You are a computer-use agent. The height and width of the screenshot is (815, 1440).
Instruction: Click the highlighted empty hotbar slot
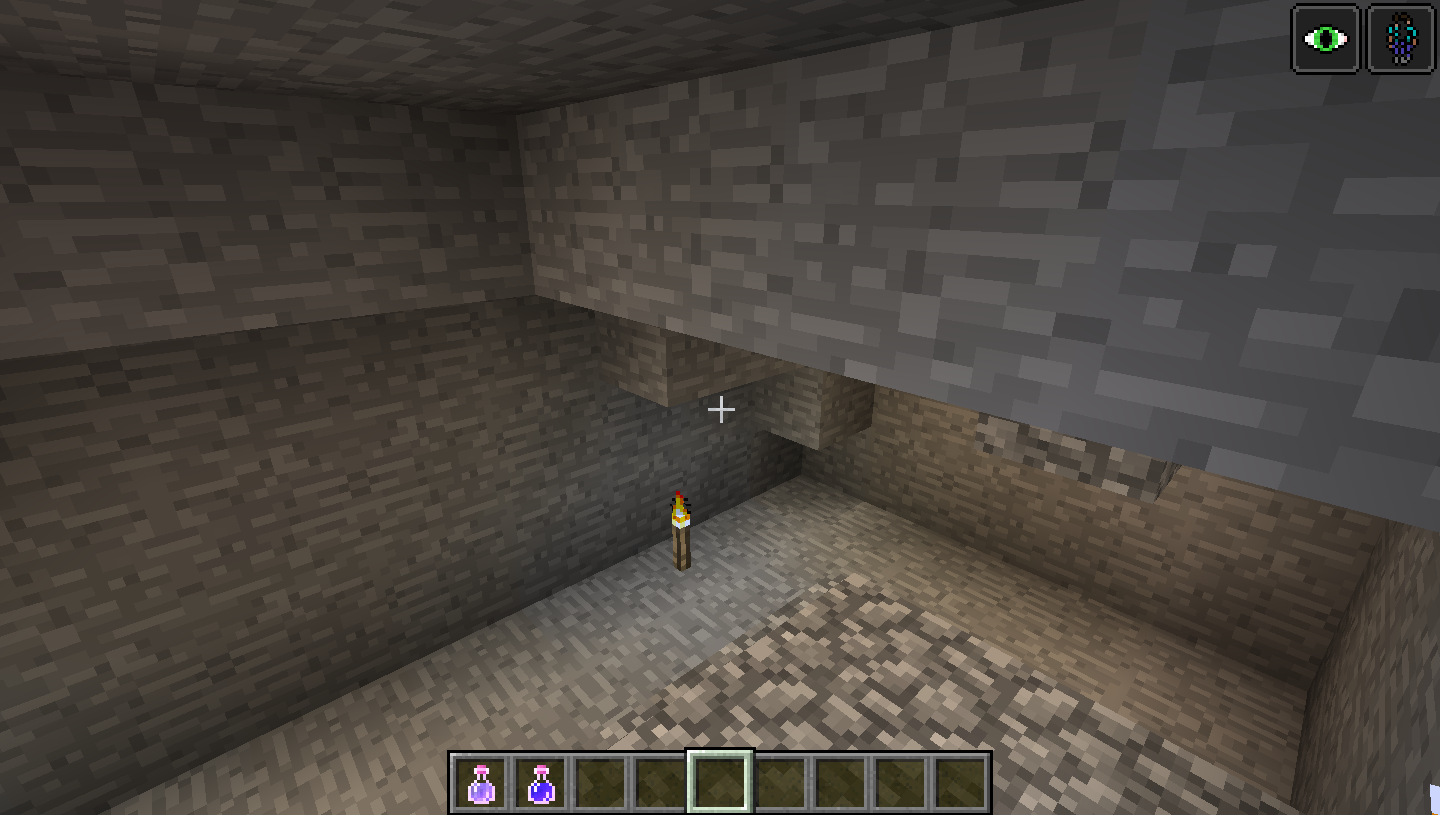click(x=720, y=782)
